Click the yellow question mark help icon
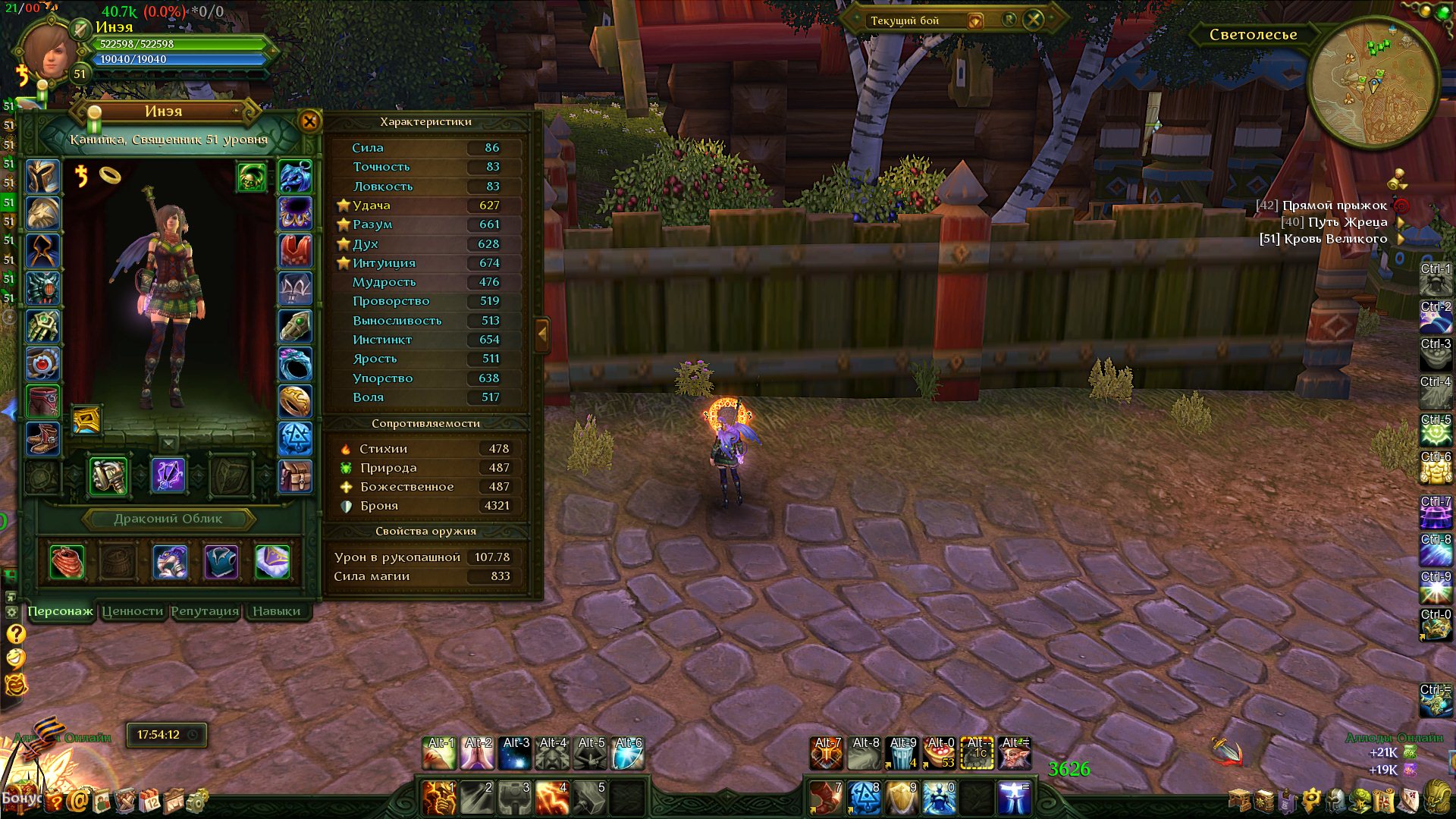Image resolution: width=1456 pixels, height=819 pixels. coord(16,634)
